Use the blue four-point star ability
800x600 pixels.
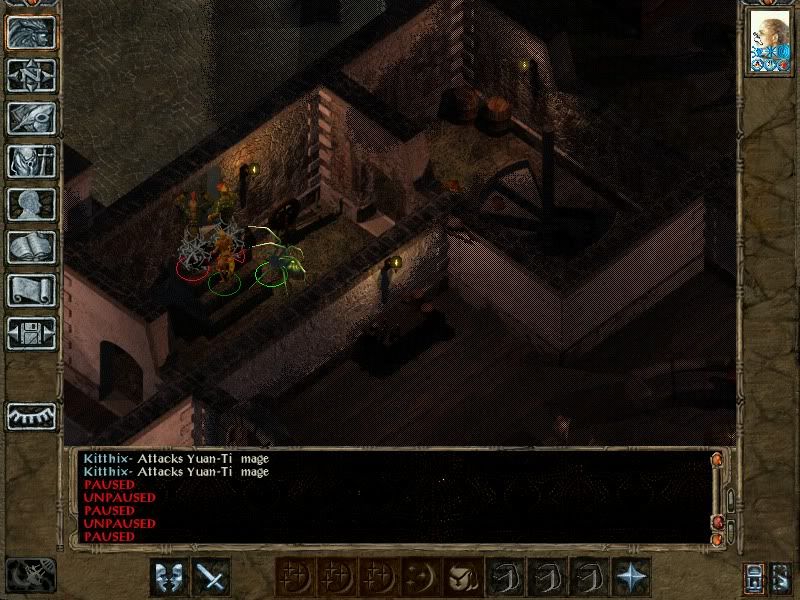pos(630,577)
